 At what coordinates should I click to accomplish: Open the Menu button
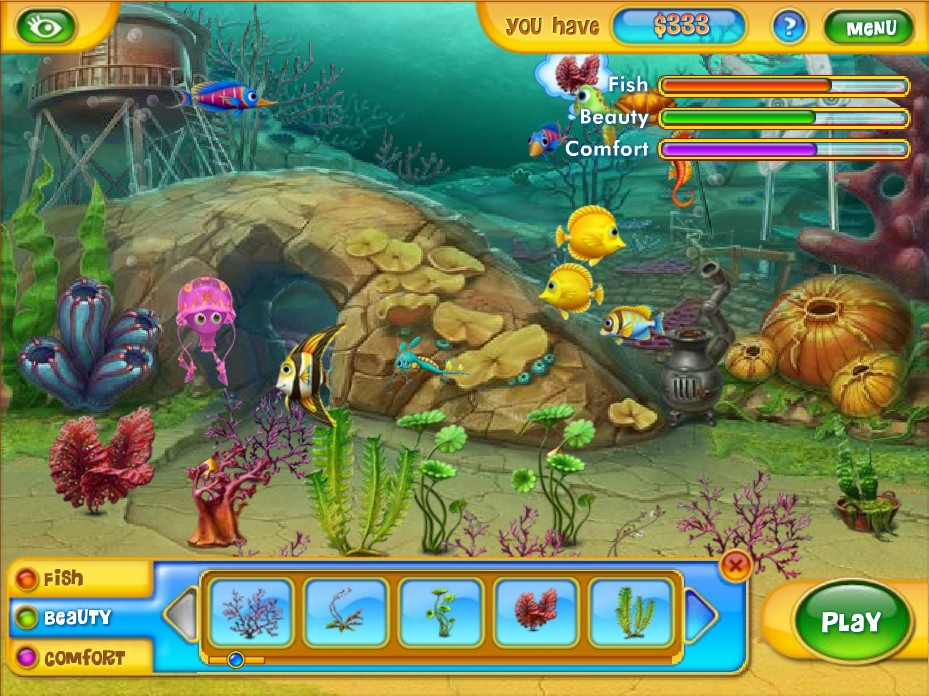click(868, 27)
